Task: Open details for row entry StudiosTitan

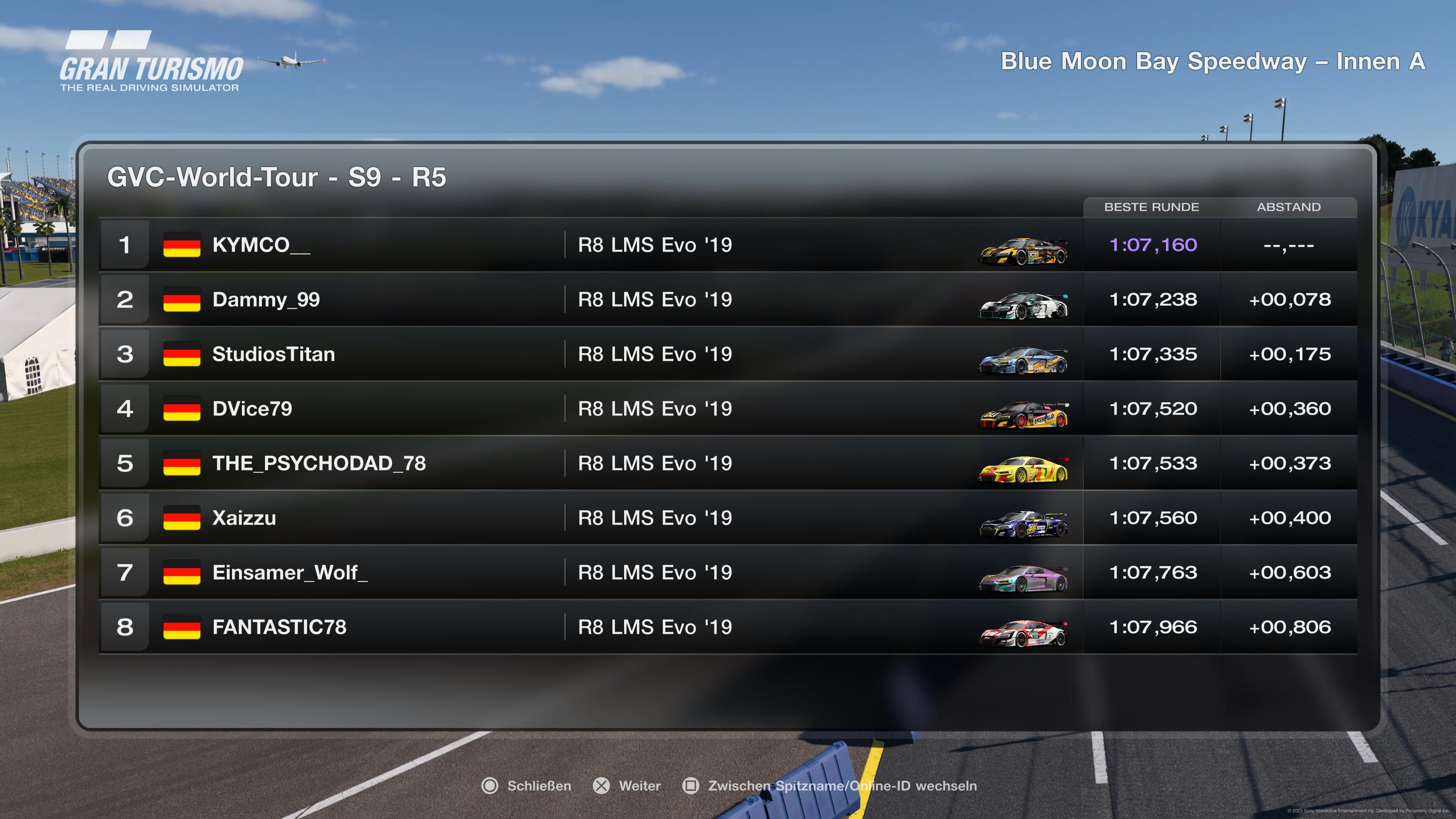Action: [x=275, y=354]
